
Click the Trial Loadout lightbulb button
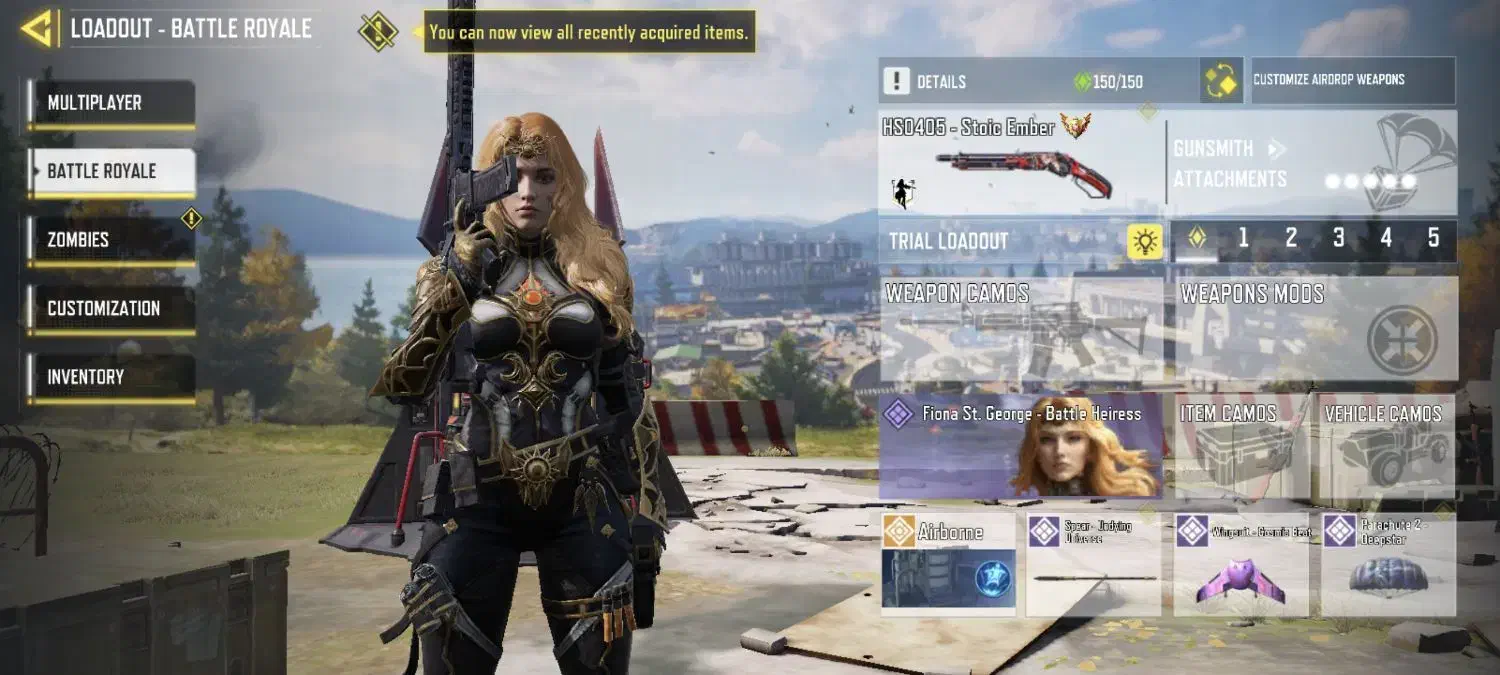coord(1145,241)
